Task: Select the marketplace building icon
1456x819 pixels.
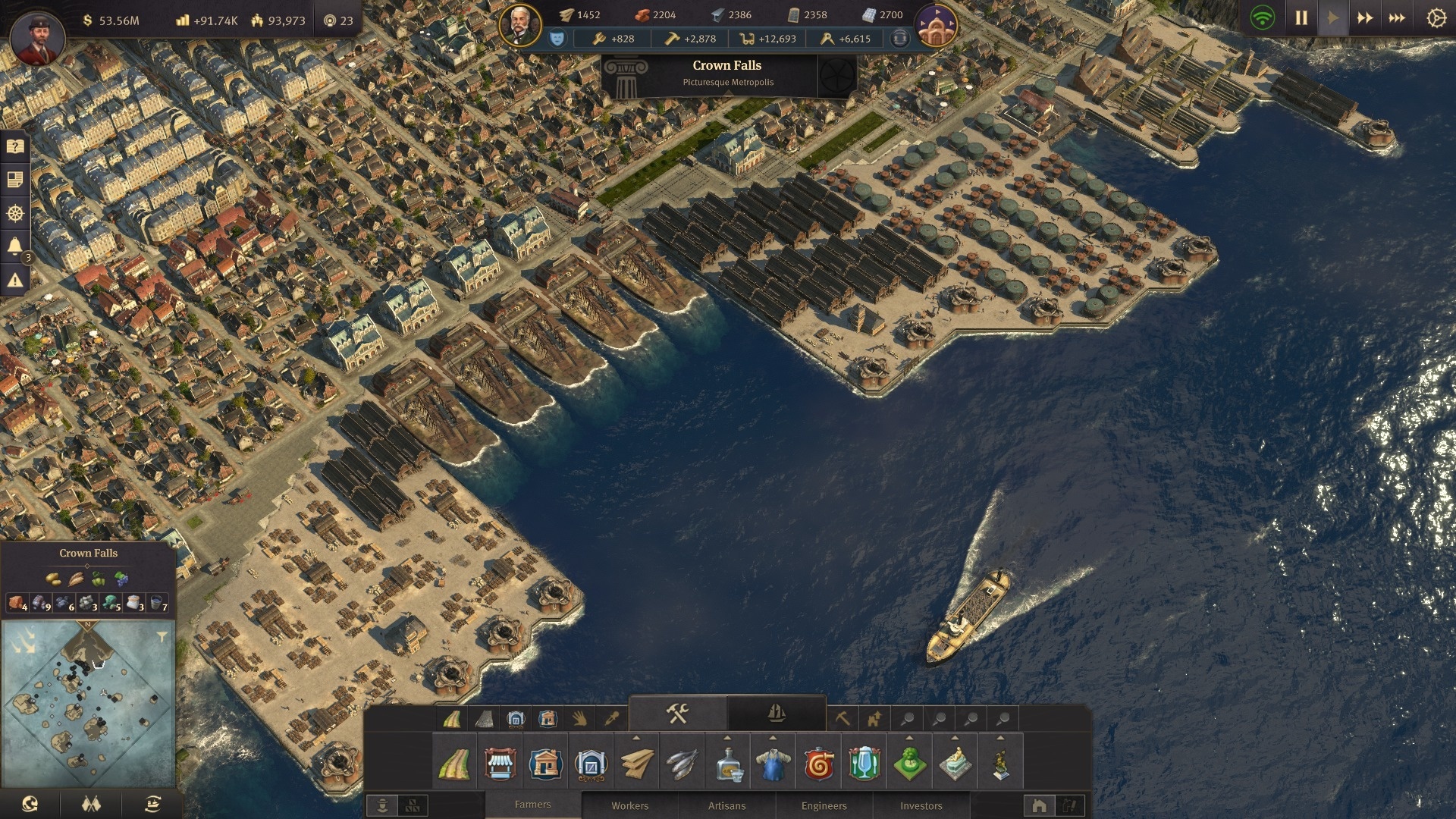Action: pos(500,763)
